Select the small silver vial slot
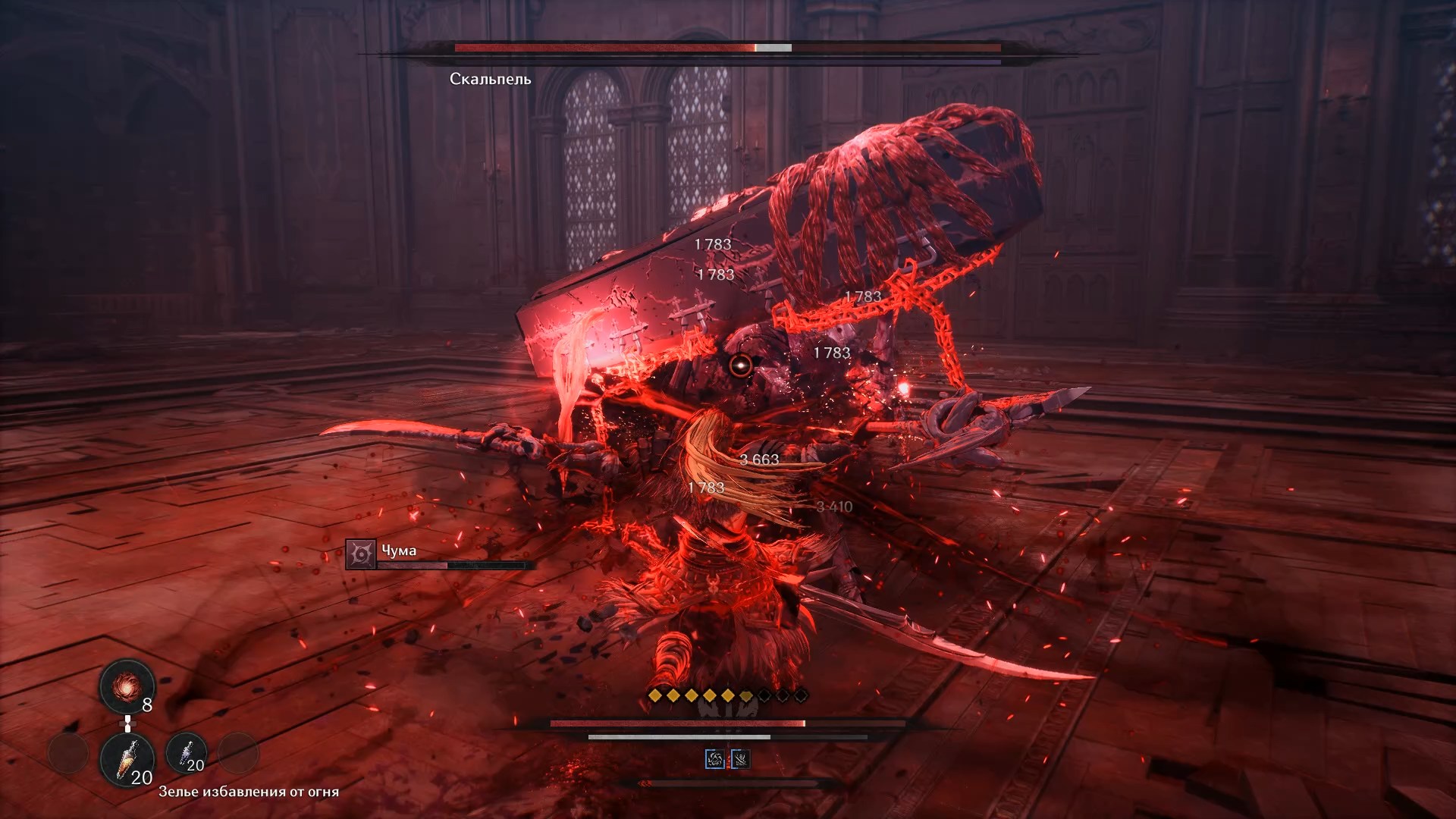1456x819 pixels. tap(186, 753)
